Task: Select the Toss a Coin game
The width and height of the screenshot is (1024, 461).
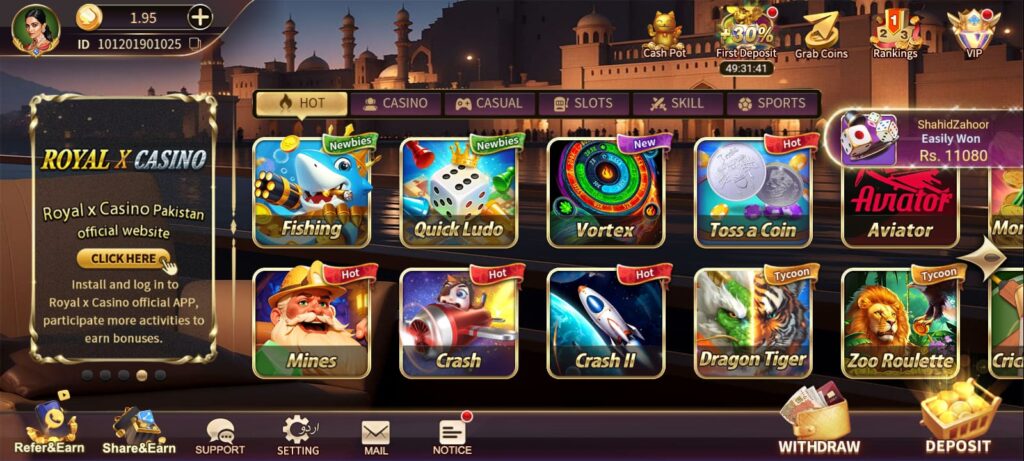Action: tap(752, 193)
